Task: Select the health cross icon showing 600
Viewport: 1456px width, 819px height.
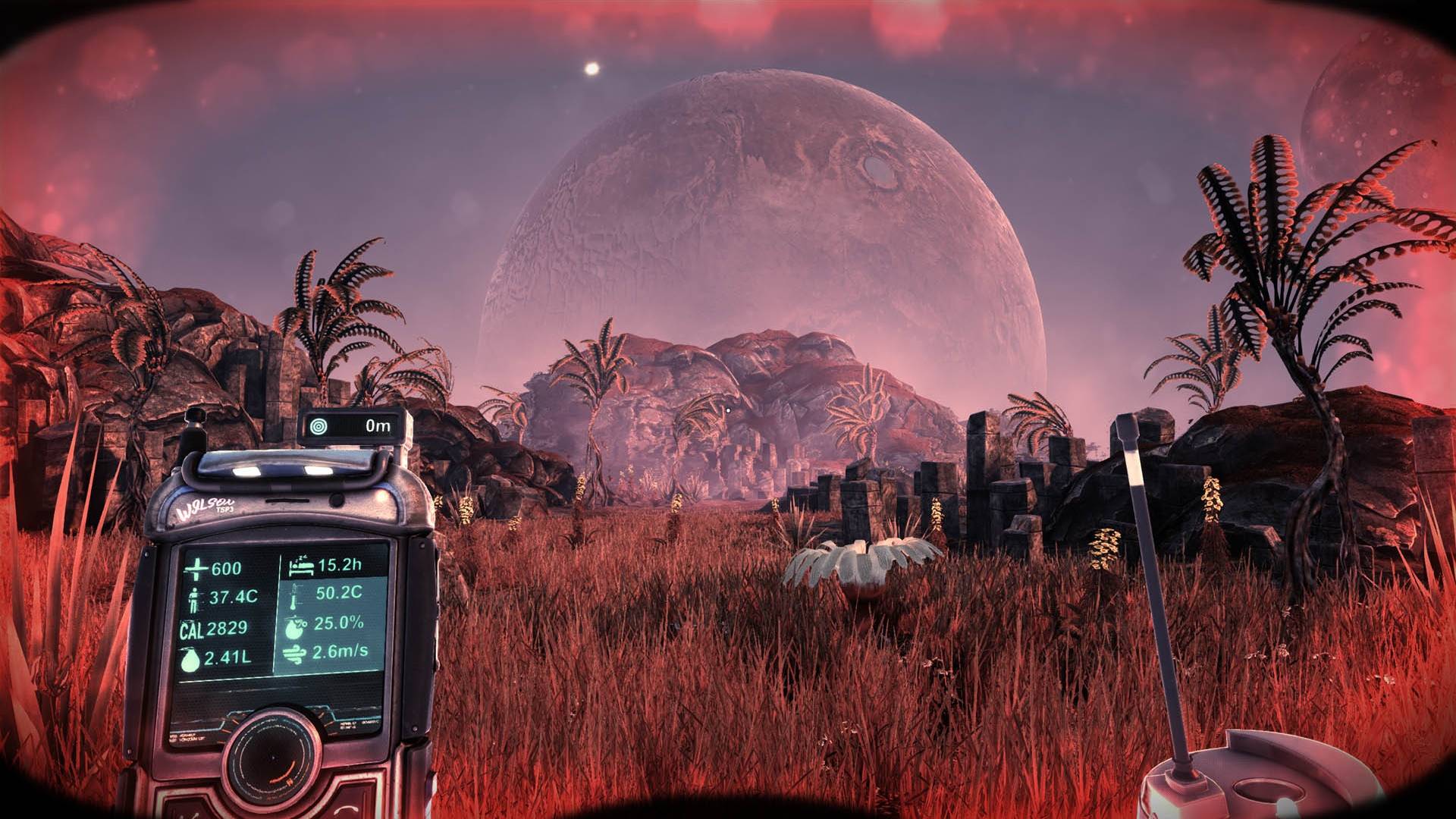Action: (x=196, y=568)
